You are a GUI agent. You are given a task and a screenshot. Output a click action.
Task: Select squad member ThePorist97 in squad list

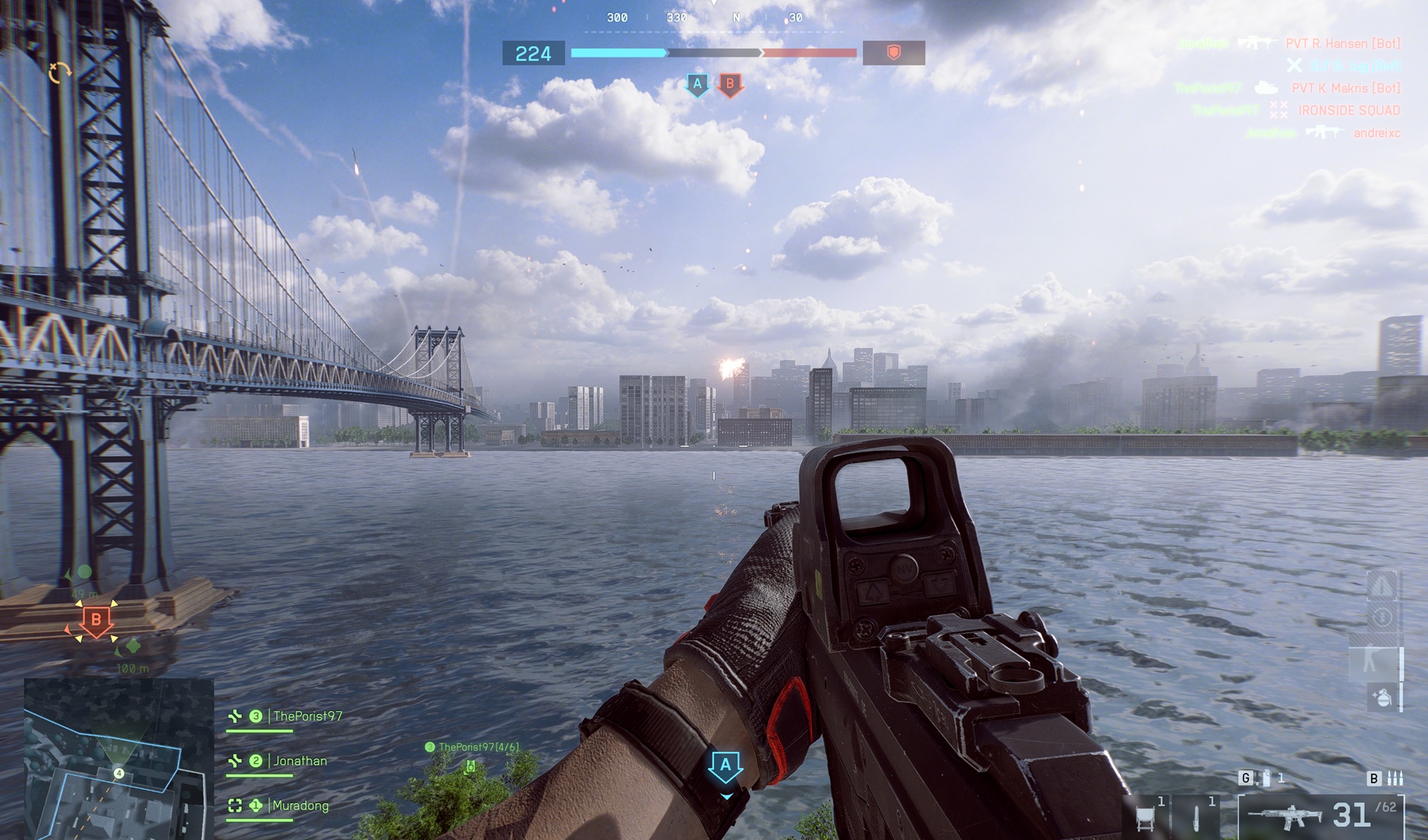[307, 716]
